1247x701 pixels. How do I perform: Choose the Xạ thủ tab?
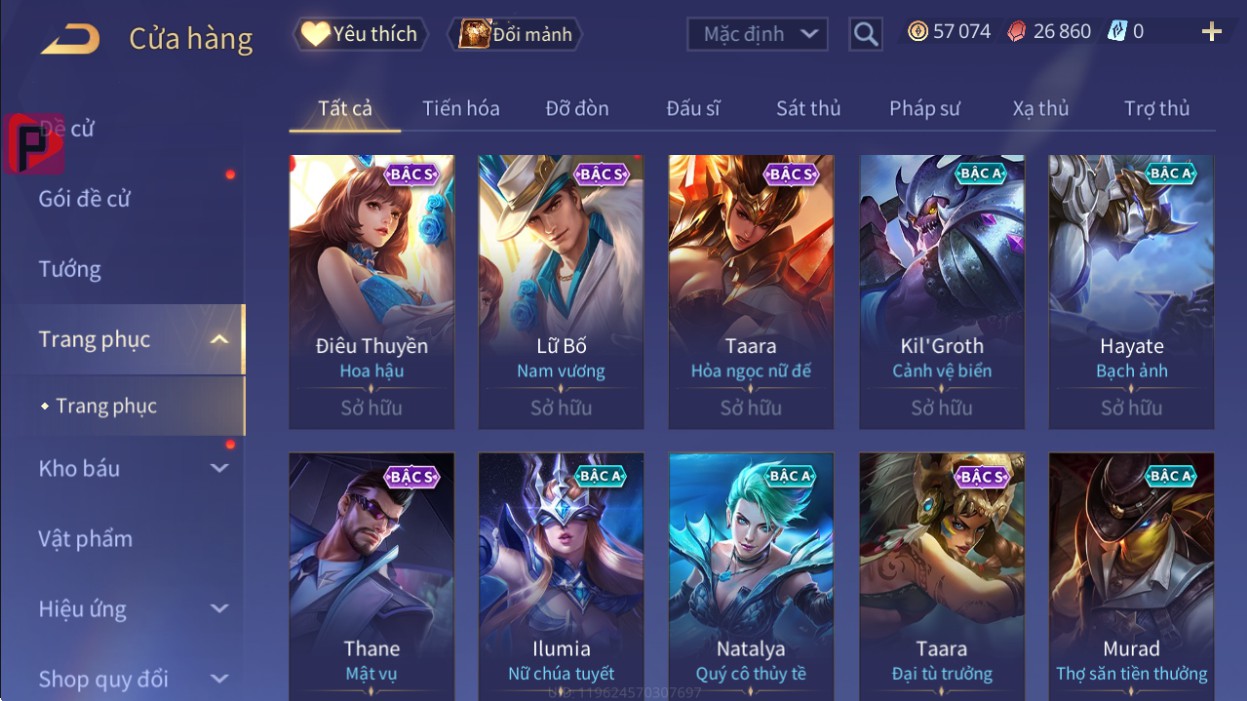[x=1040, y=108]
